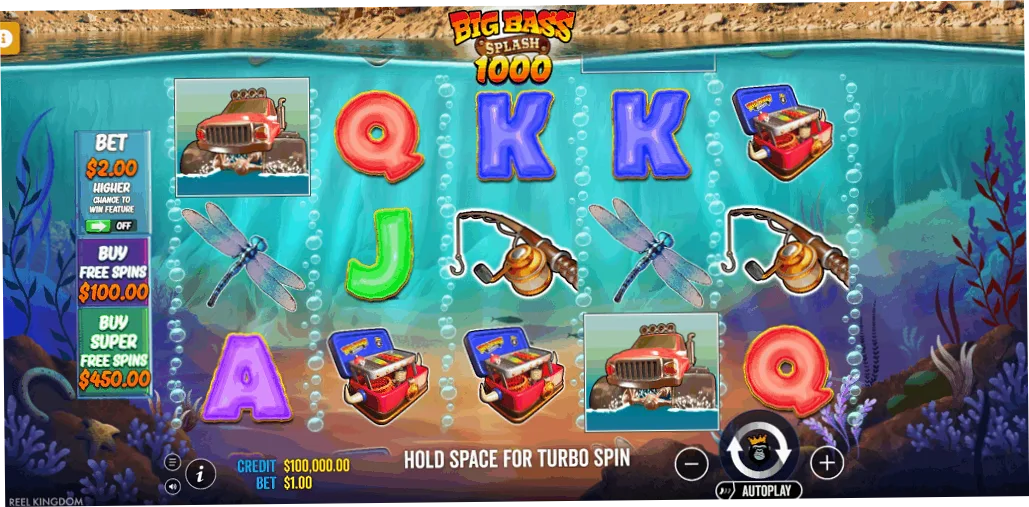Mute the game sound via speaker icon

point(173,487)
